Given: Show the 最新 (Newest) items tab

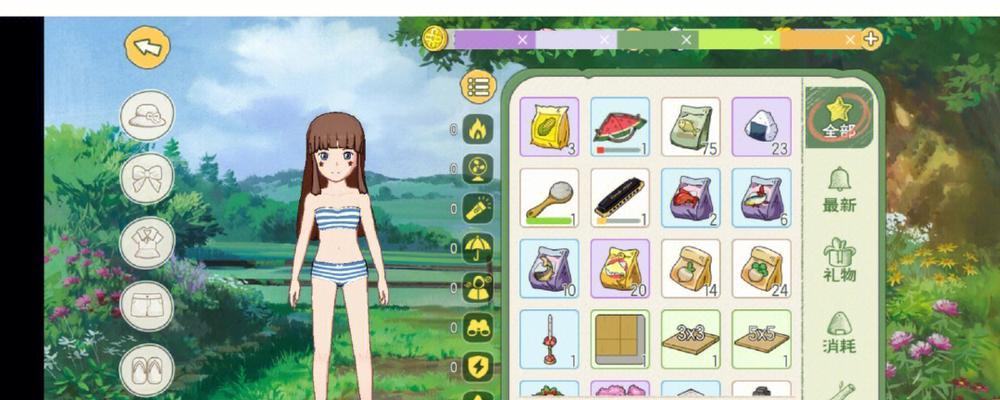Looking at the screenshot, I should 839,189.
